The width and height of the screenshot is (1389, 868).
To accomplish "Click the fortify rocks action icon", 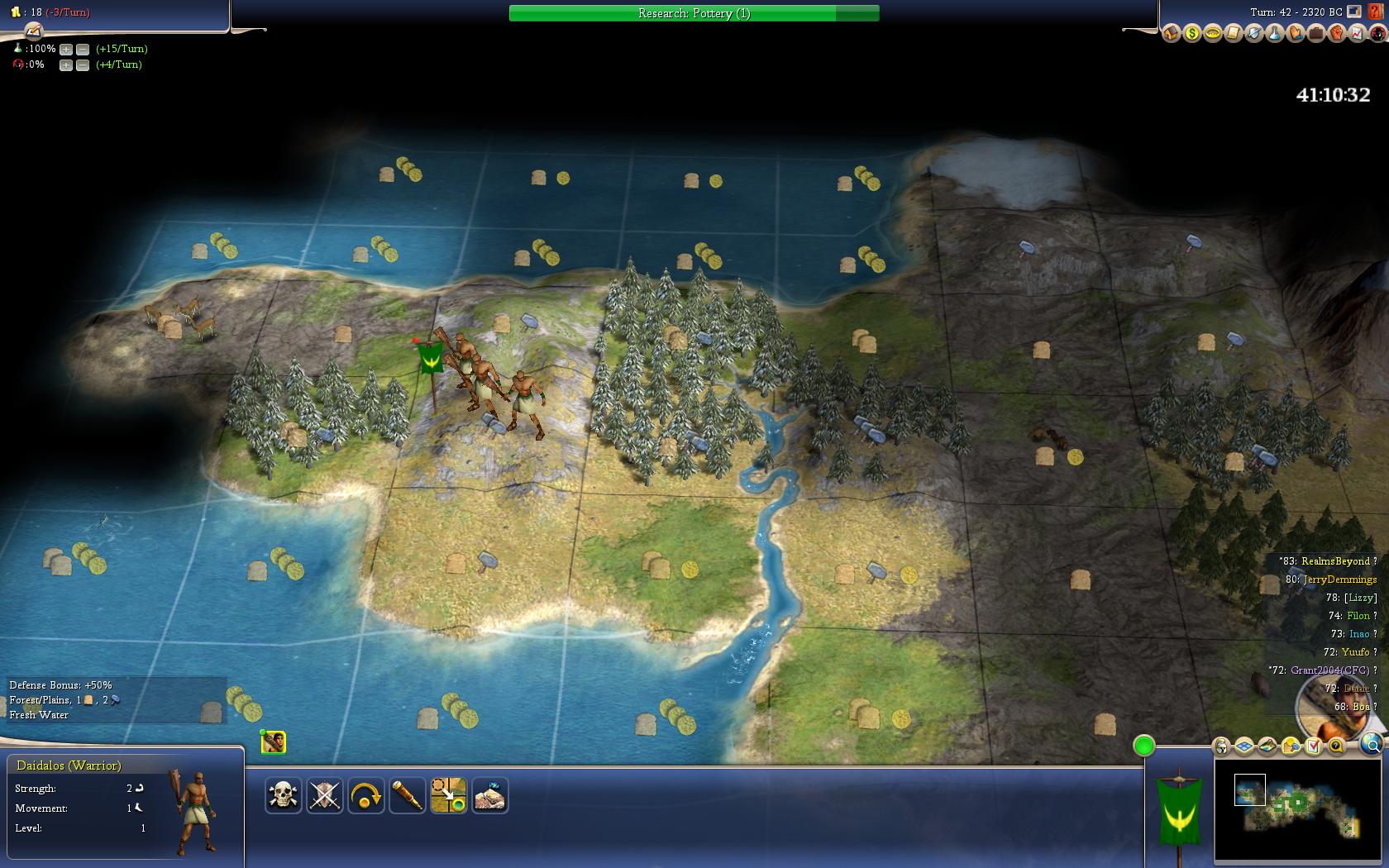I will pos(489,795).
